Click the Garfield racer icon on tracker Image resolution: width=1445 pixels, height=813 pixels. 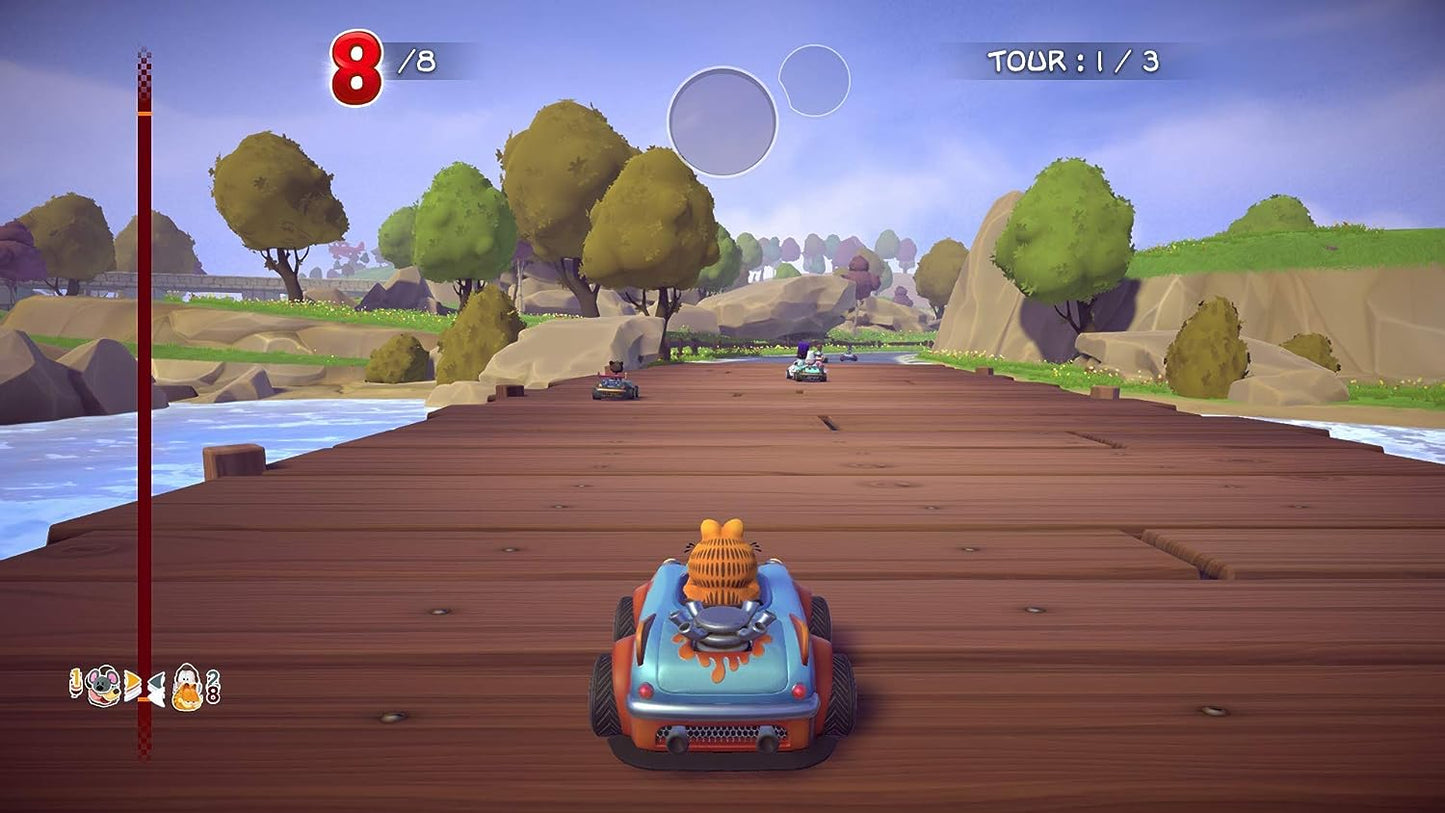pos(187,688)
